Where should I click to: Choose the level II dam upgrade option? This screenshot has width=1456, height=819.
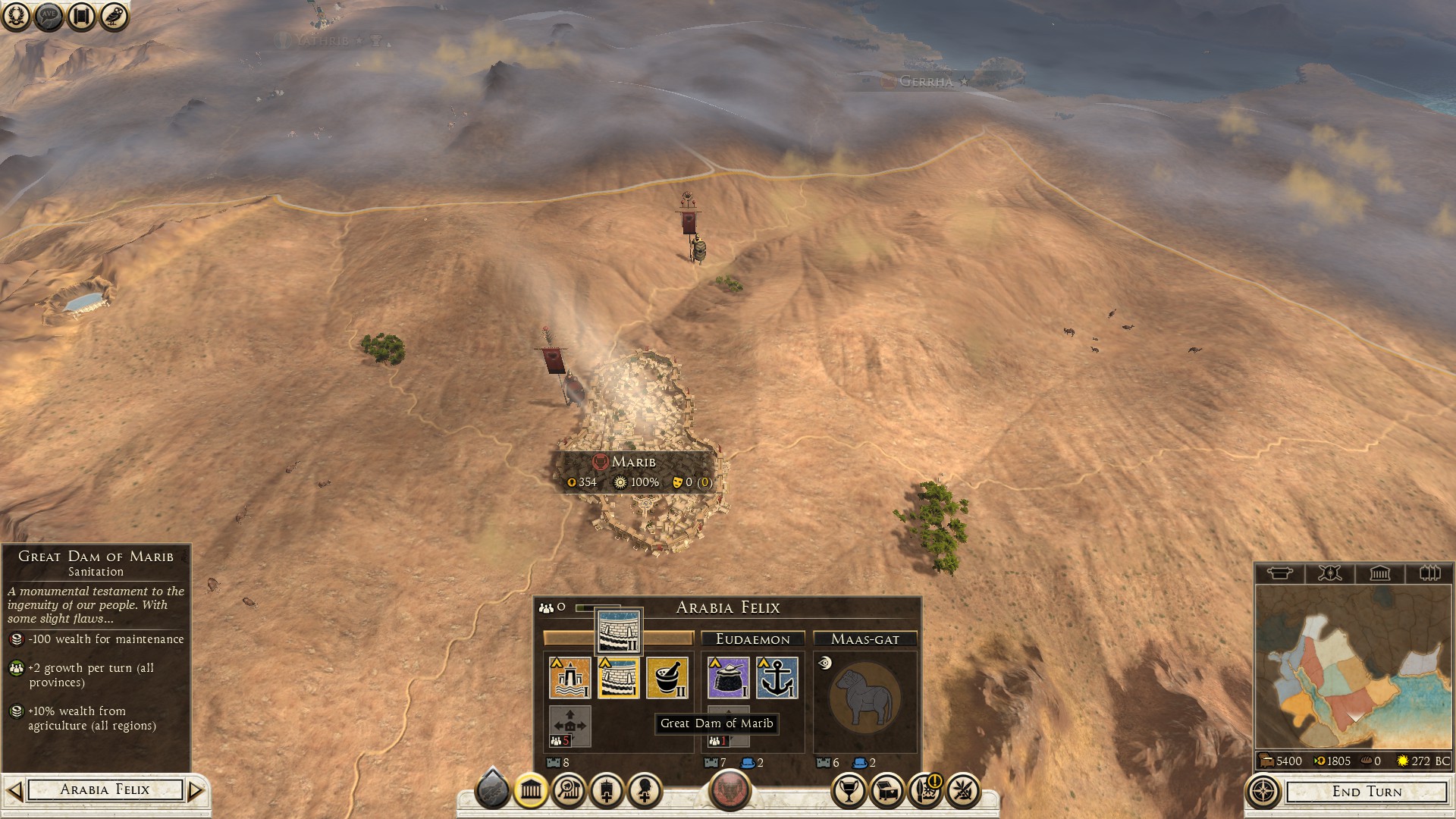coord(619,631)
